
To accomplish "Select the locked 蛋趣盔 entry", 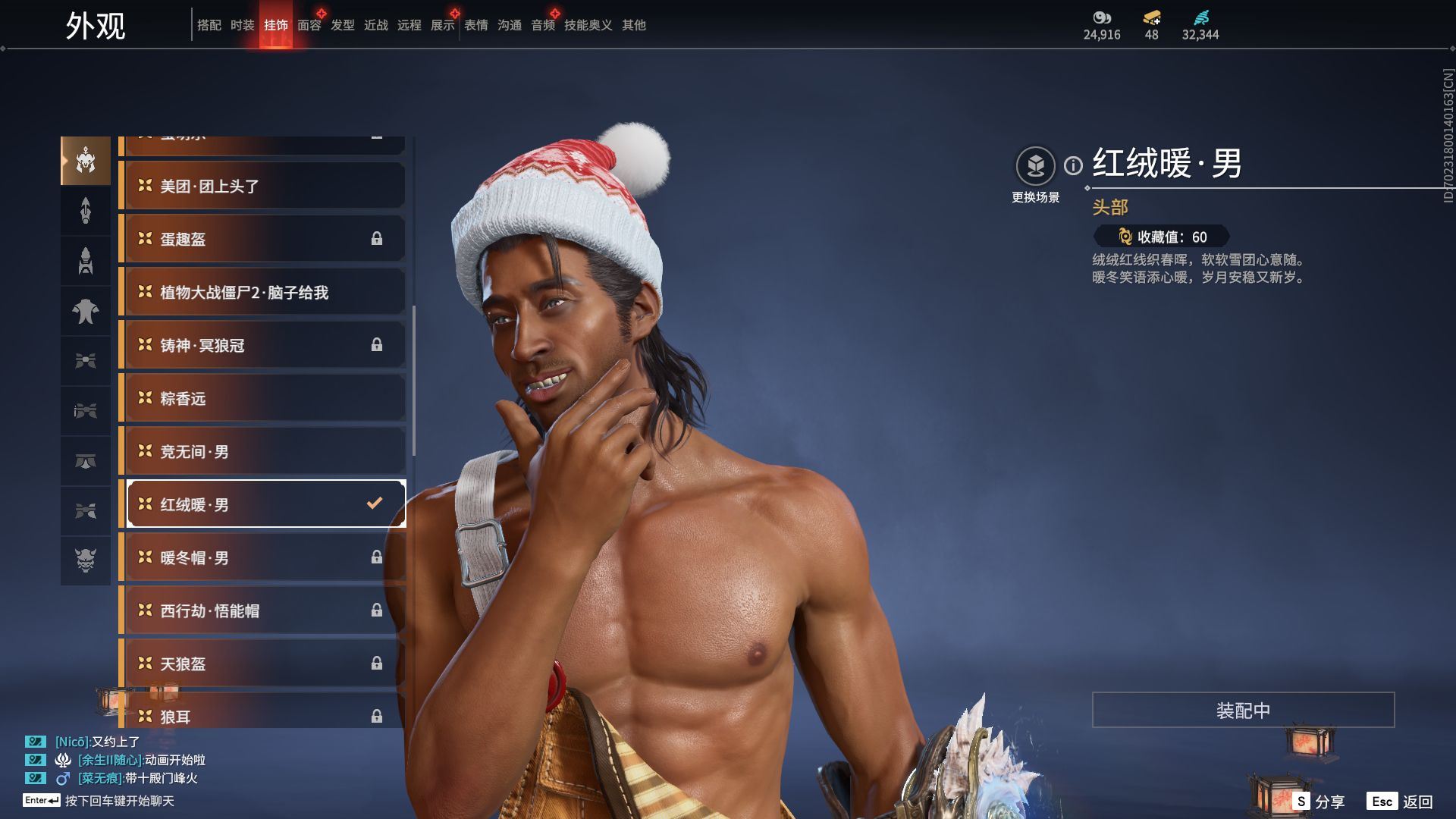I will pos(262,239).
